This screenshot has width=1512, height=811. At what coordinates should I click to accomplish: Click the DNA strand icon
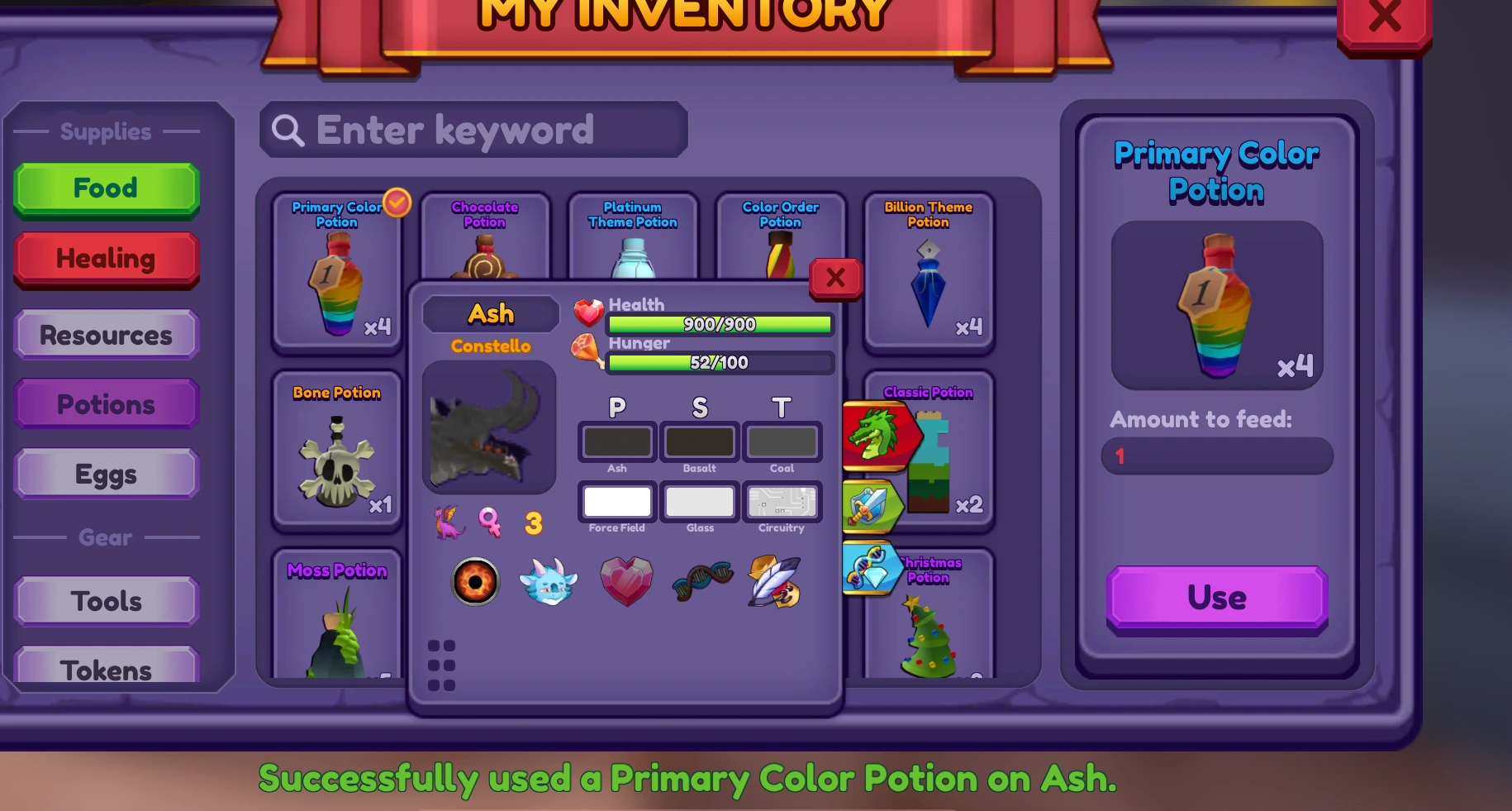point(701,581)
